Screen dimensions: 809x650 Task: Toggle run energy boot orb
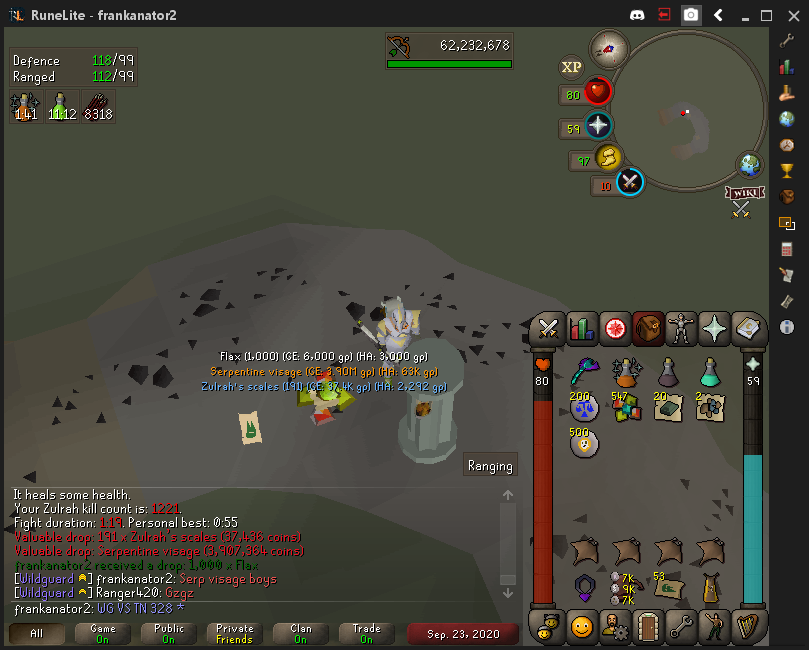(x=607, y=158)
